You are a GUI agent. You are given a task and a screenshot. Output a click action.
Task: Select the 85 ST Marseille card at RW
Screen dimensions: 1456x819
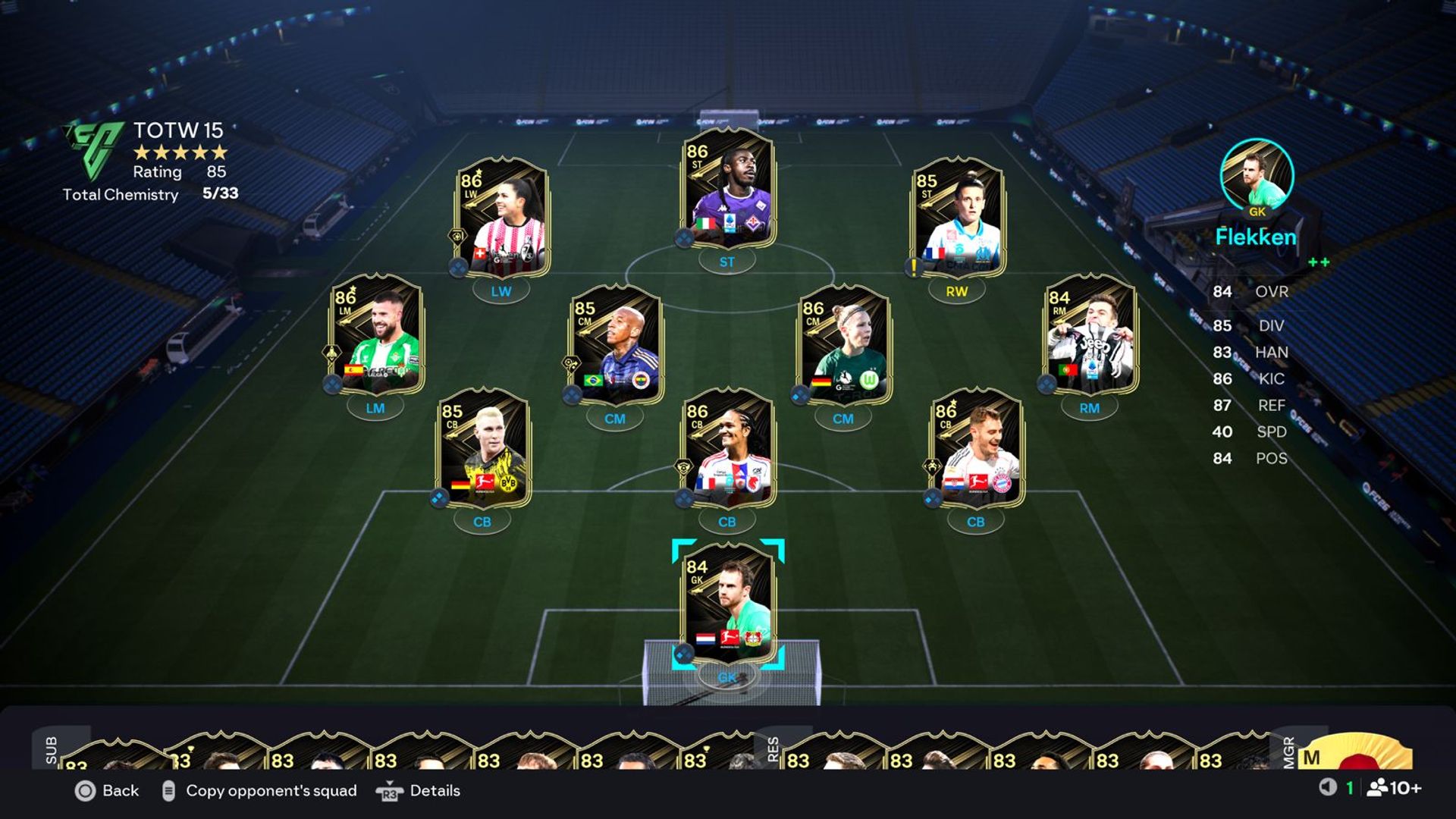point(957,218)
